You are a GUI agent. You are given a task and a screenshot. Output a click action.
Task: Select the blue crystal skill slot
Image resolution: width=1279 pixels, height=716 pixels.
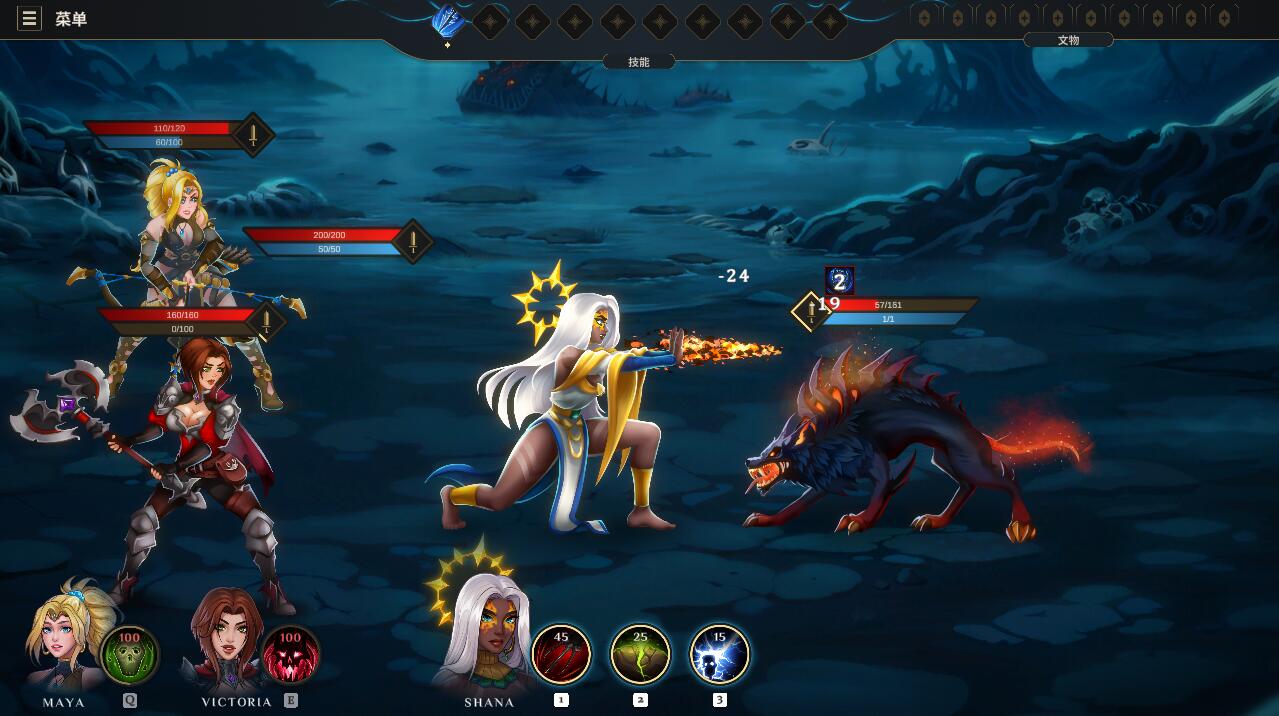448,21
